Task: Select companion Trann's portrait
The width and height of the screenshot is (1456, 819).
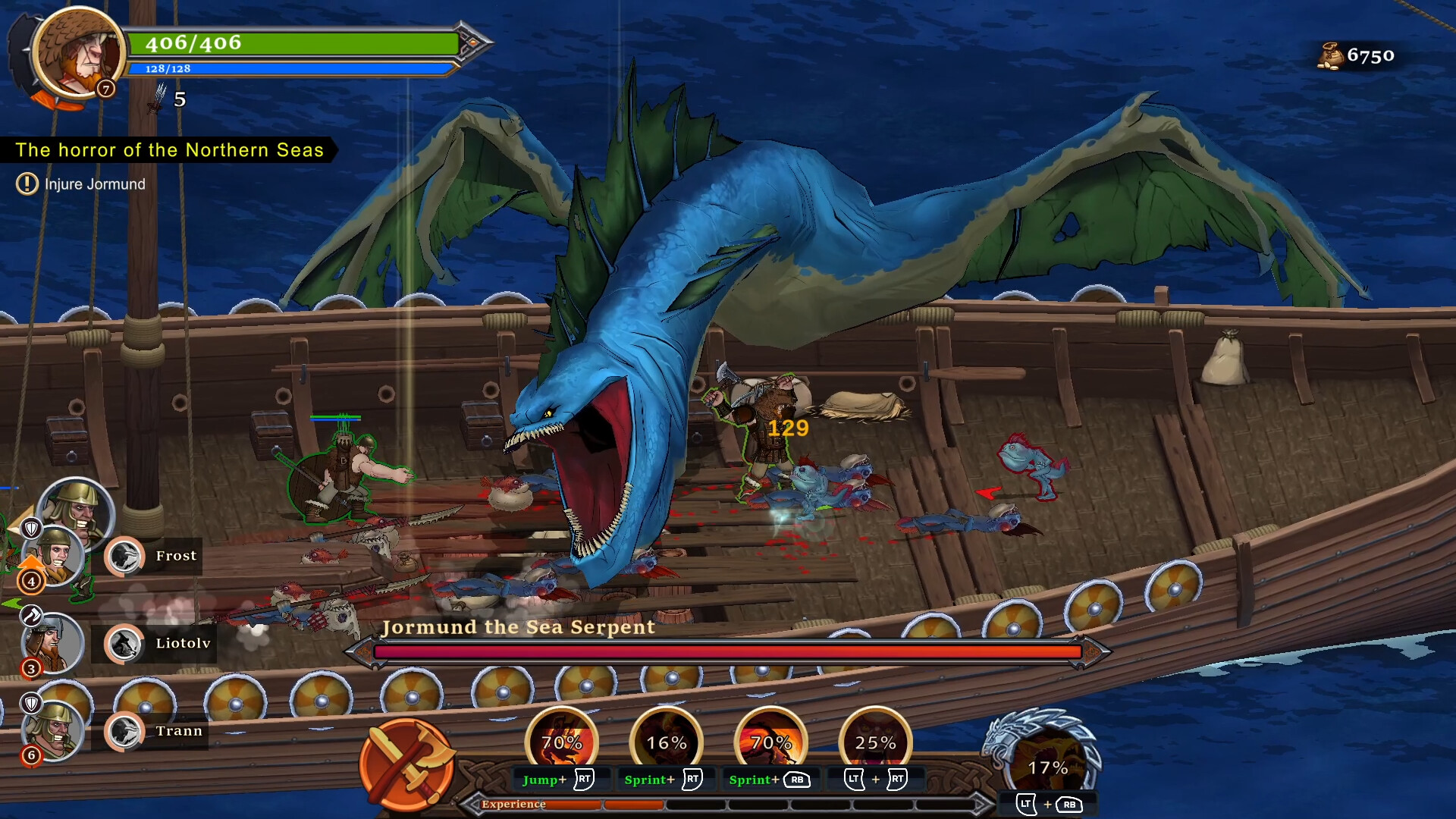Action: point(52,730)
